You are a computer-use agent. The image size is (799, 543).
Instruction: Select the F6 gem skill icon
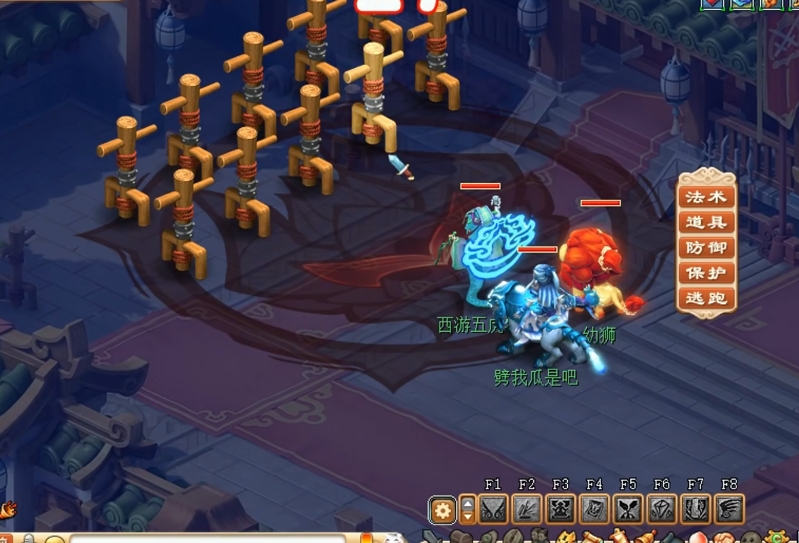(662, 510)
